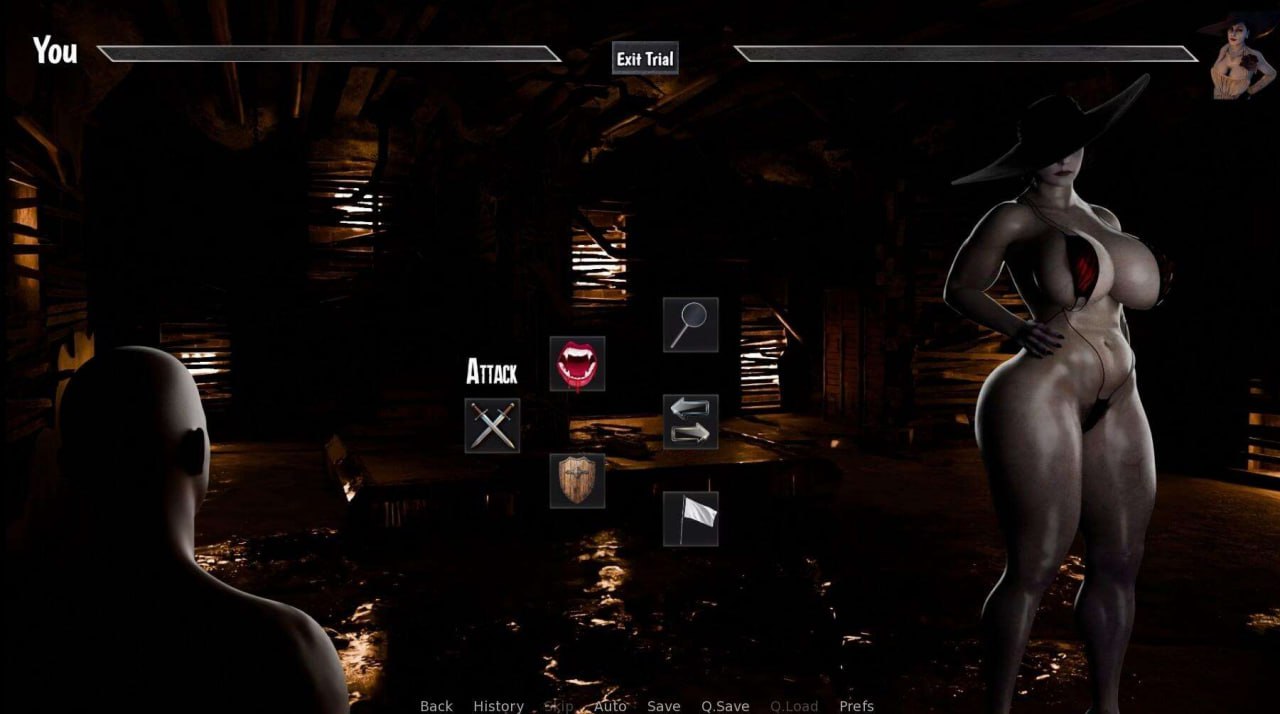Go Back using the bottom menu
1280x714 pixels.
coord(436,706)
